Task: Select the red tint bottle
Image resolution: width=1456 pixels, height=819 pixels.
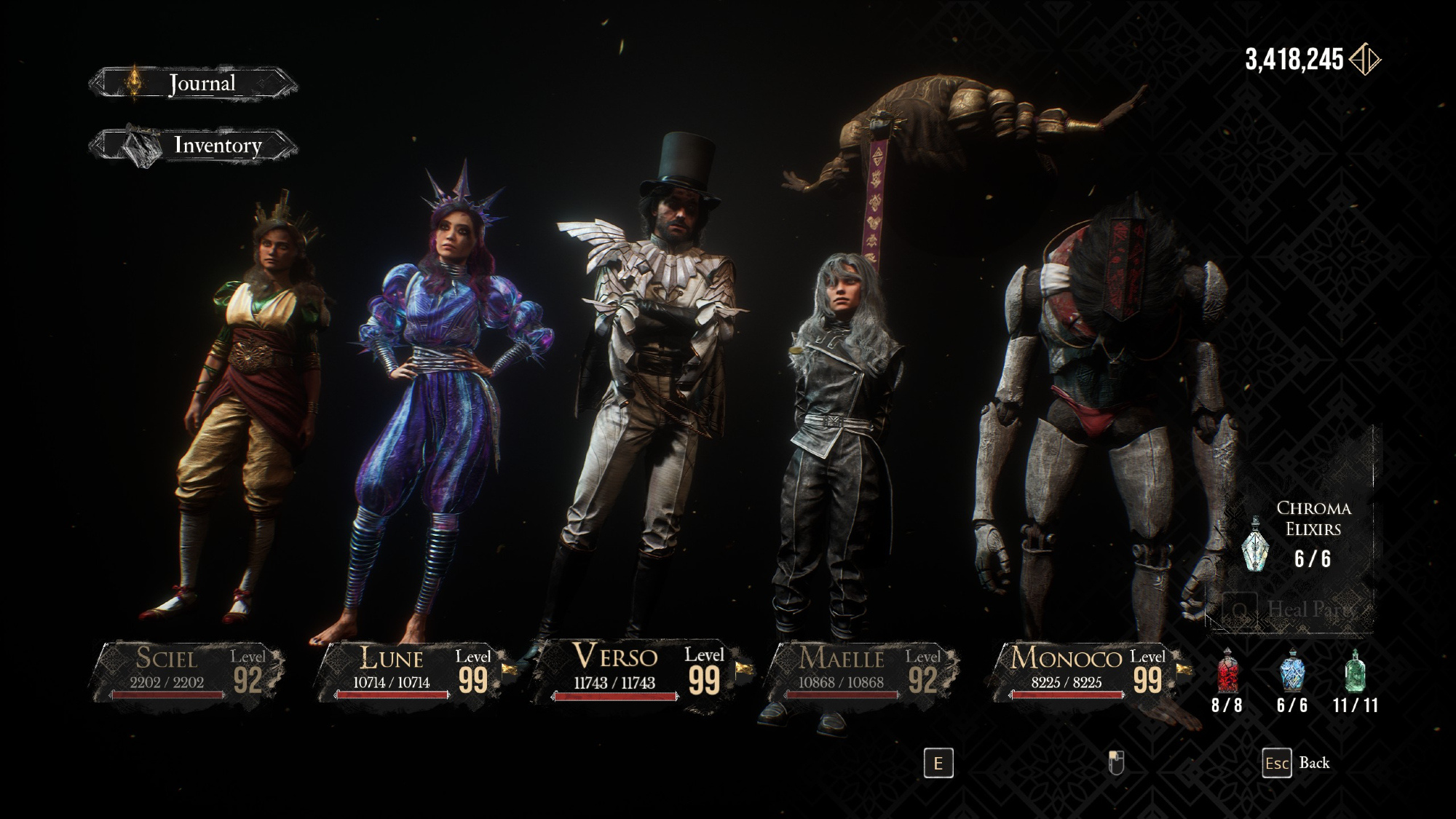Action: [1227, 670]
